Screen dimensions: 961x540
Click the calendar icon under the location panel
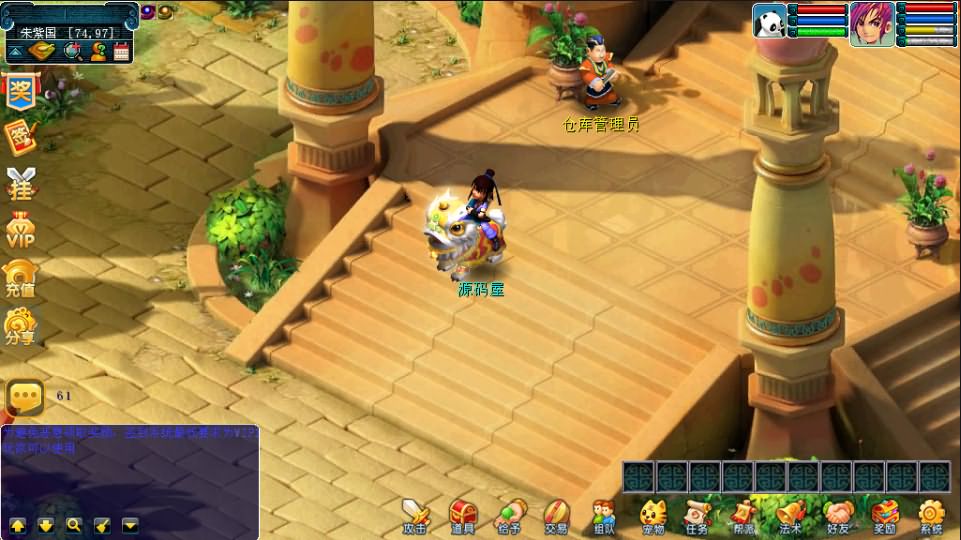(122, 52)
